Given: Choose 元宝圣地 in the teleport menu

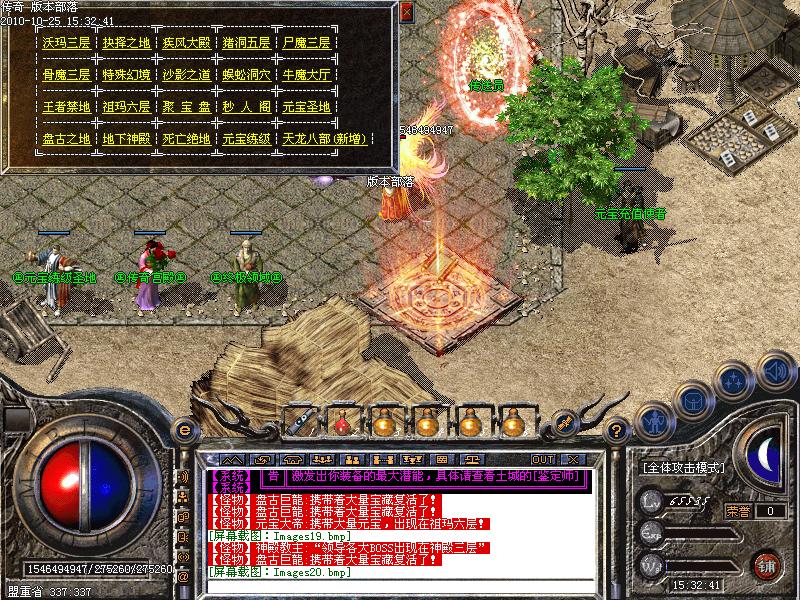Looking at the screenshot, I should coord(307,107).
